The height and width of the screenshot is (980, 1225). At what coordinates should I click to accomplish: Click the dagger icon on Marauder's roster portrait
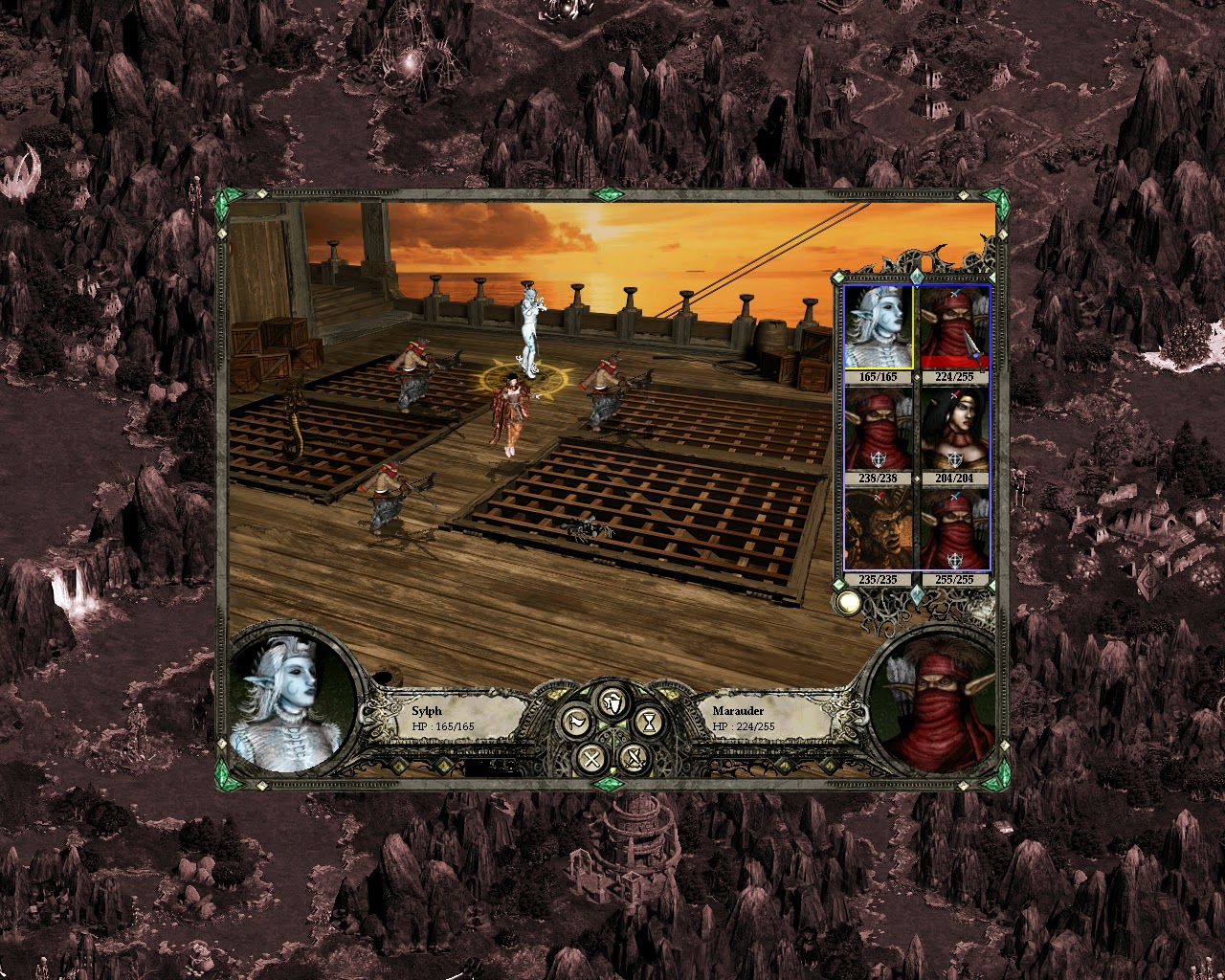pos(972,345)
